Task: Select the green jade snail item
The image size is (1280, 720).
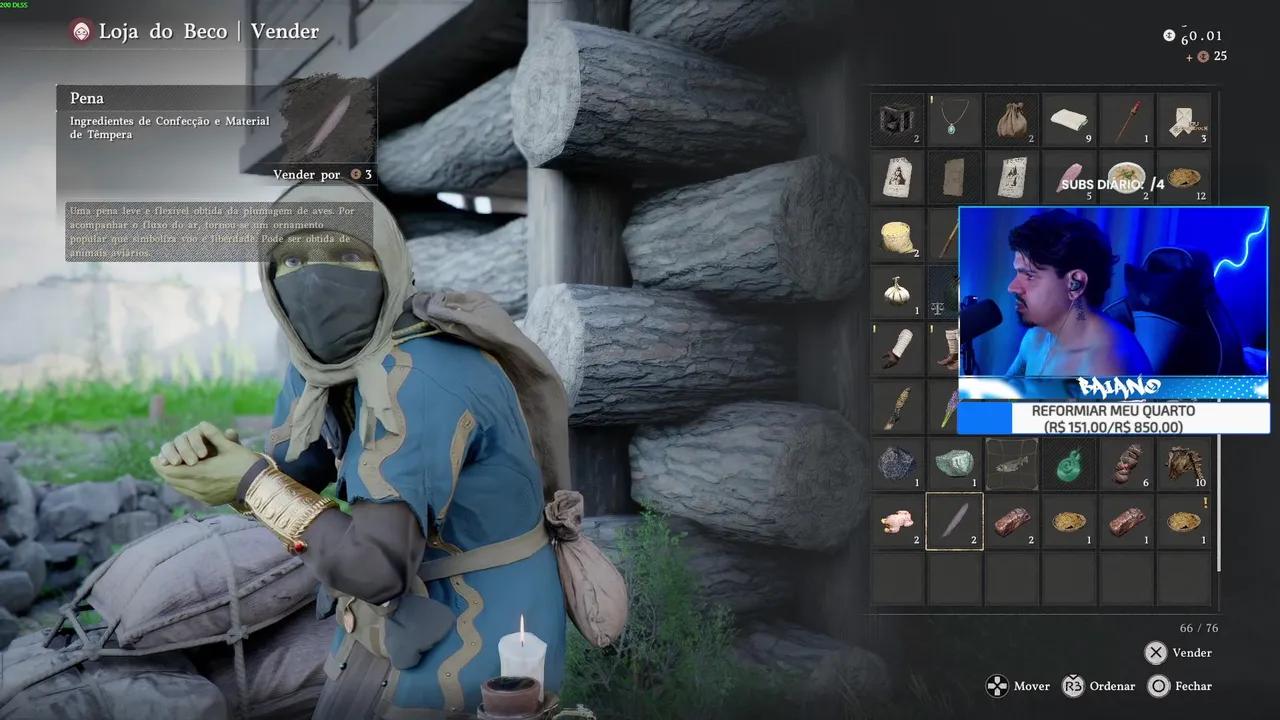Action: 1069,465
